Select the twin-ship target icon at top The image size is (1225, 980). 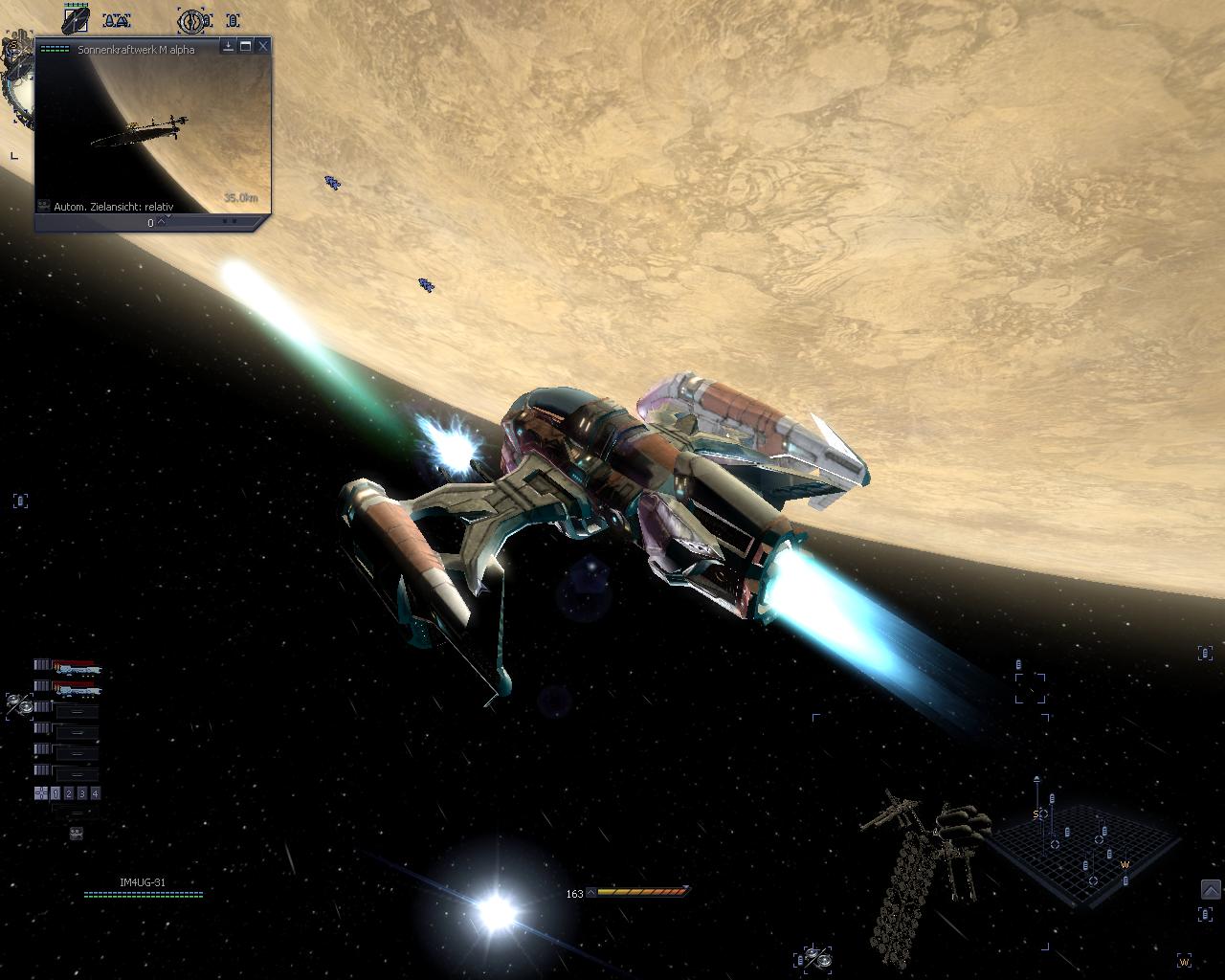coord(117,20)
